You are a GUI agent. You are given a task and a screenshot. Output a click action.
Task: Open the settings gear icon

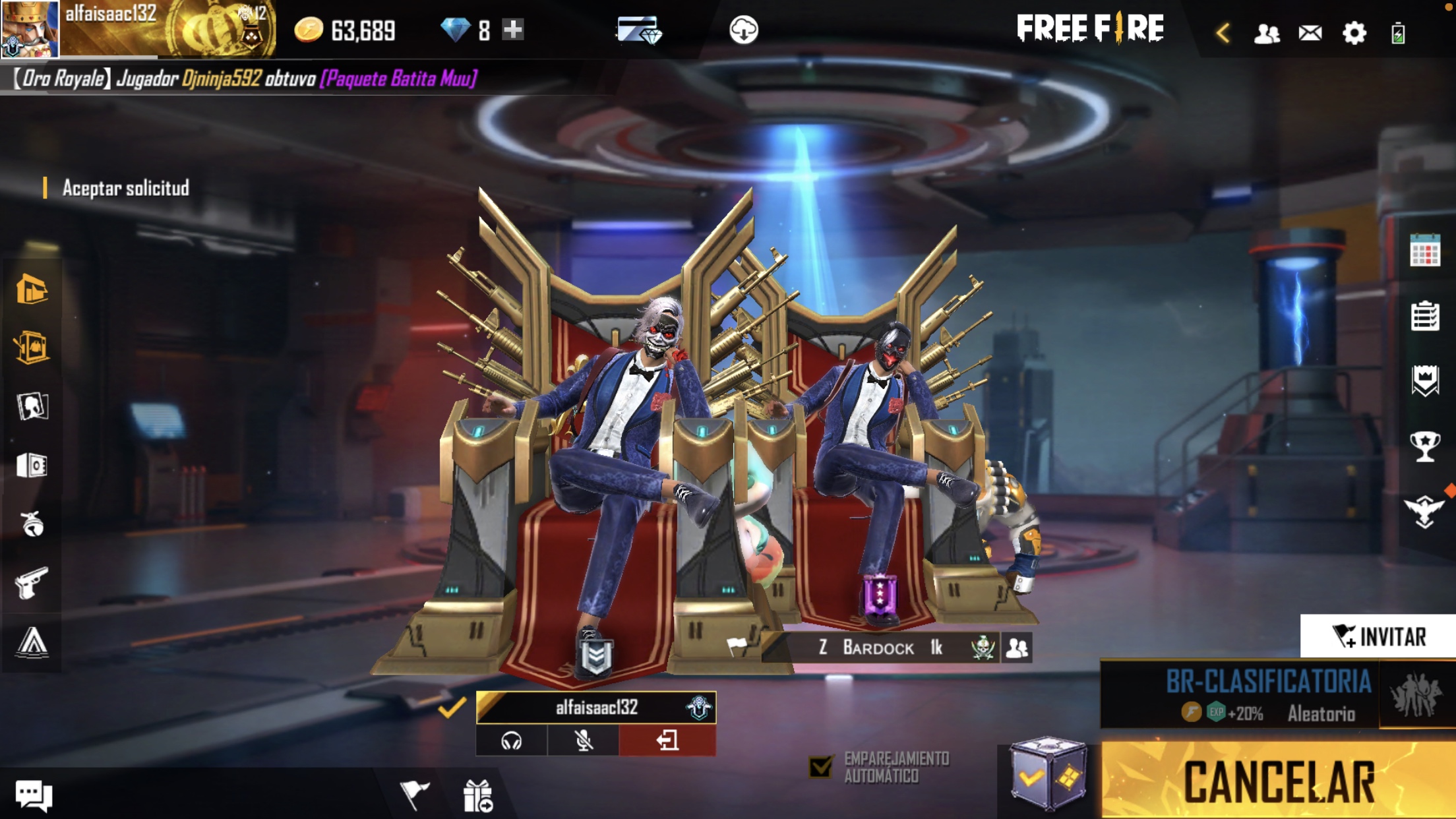(1354, 32)
